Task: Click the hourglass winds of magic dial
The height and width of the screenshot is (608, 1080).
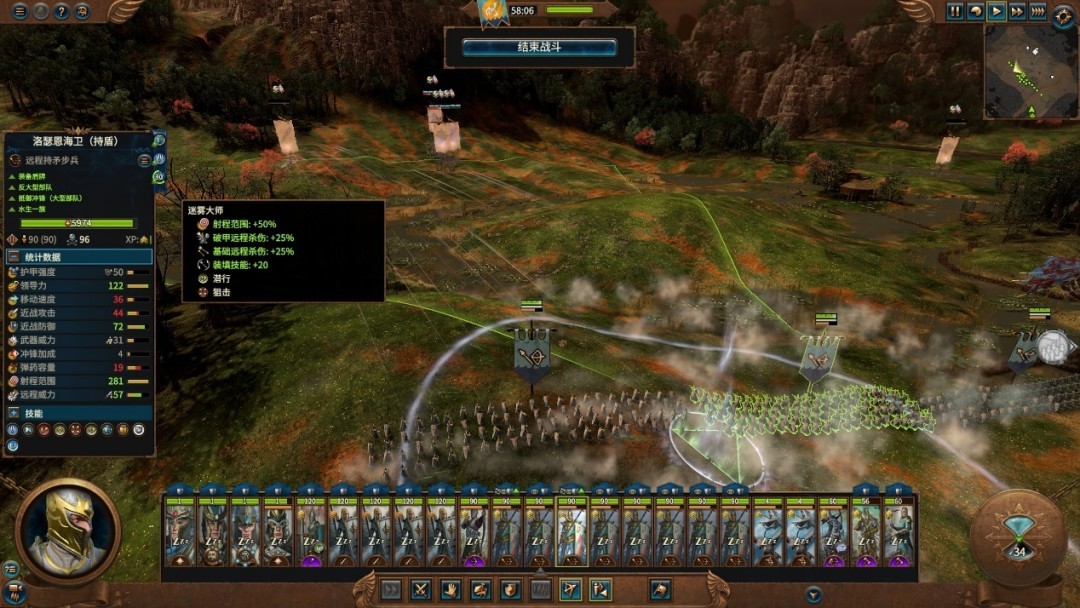Action: [x=1017, y=537]
